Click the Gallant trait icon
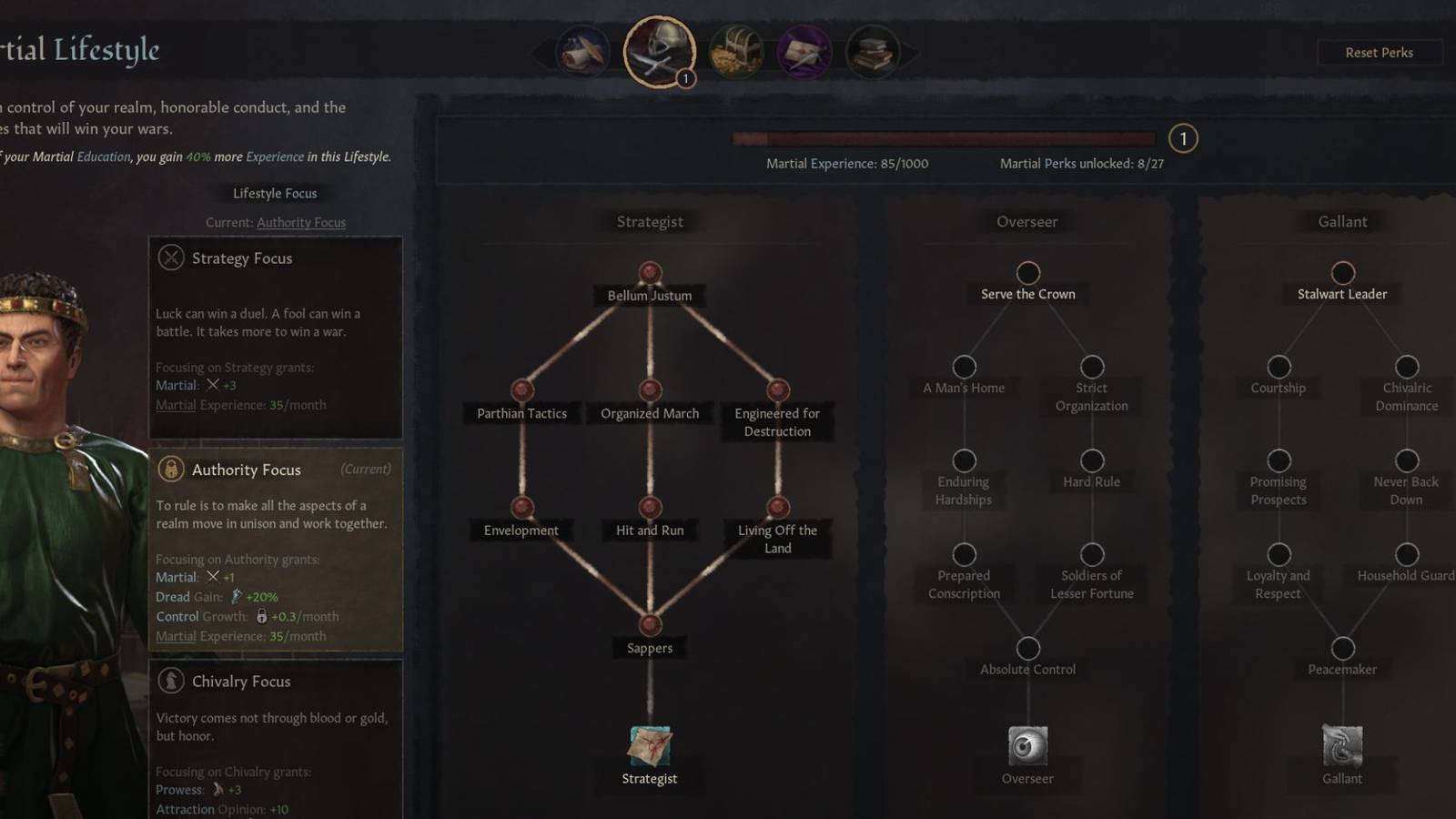 click(x=1341, y=743)
